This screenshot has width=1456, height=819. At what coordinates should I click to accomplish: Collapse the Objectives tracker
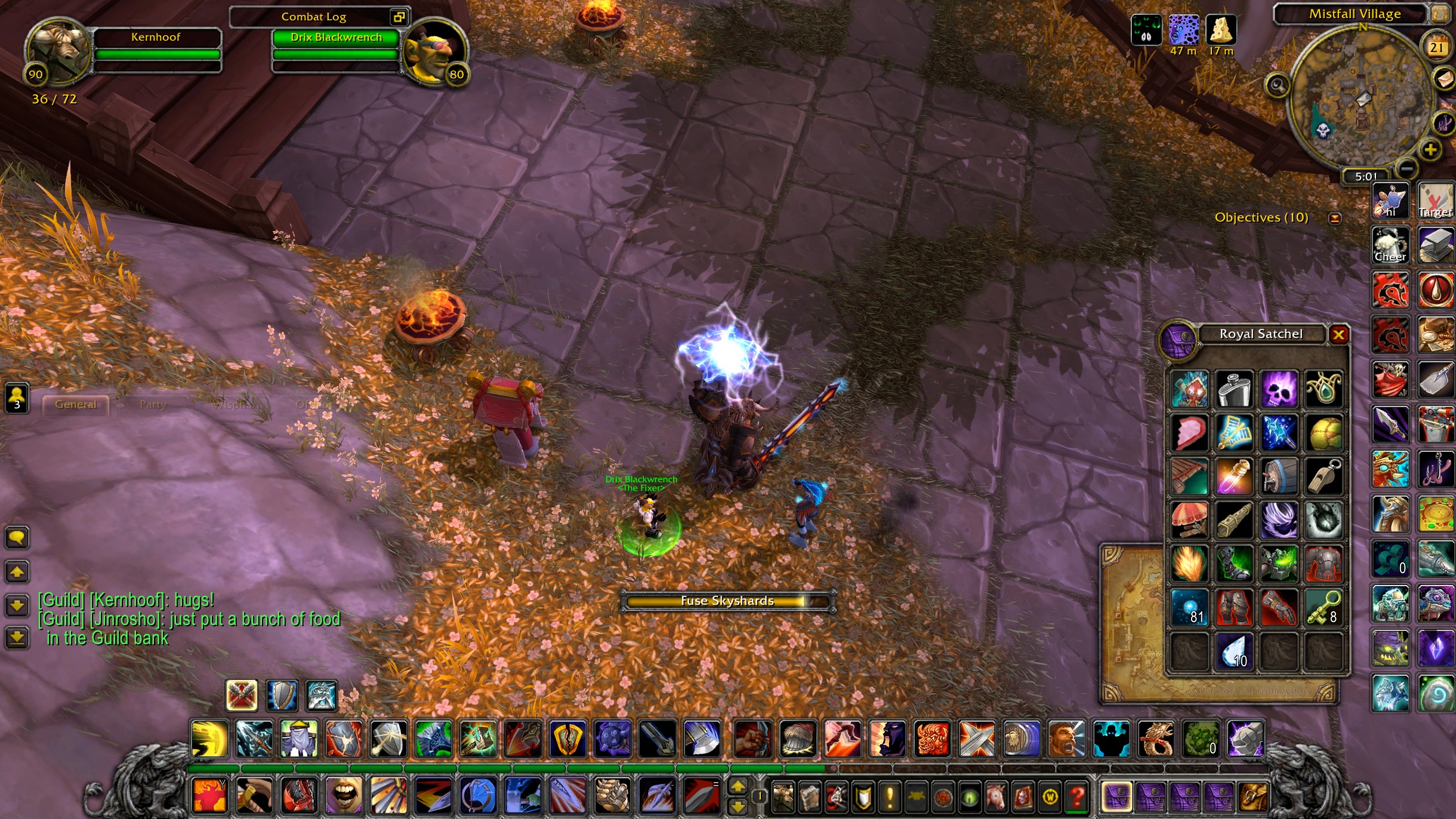1335,218
